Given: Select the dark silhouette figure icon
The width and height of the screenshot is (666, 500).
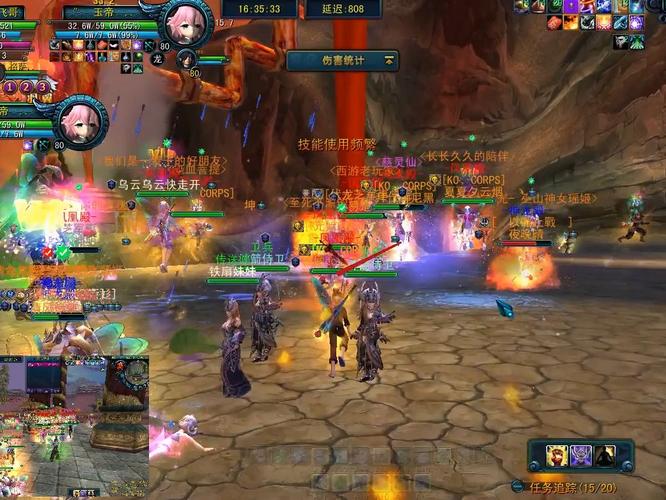Looking at the screenshot, I should 606,456.
